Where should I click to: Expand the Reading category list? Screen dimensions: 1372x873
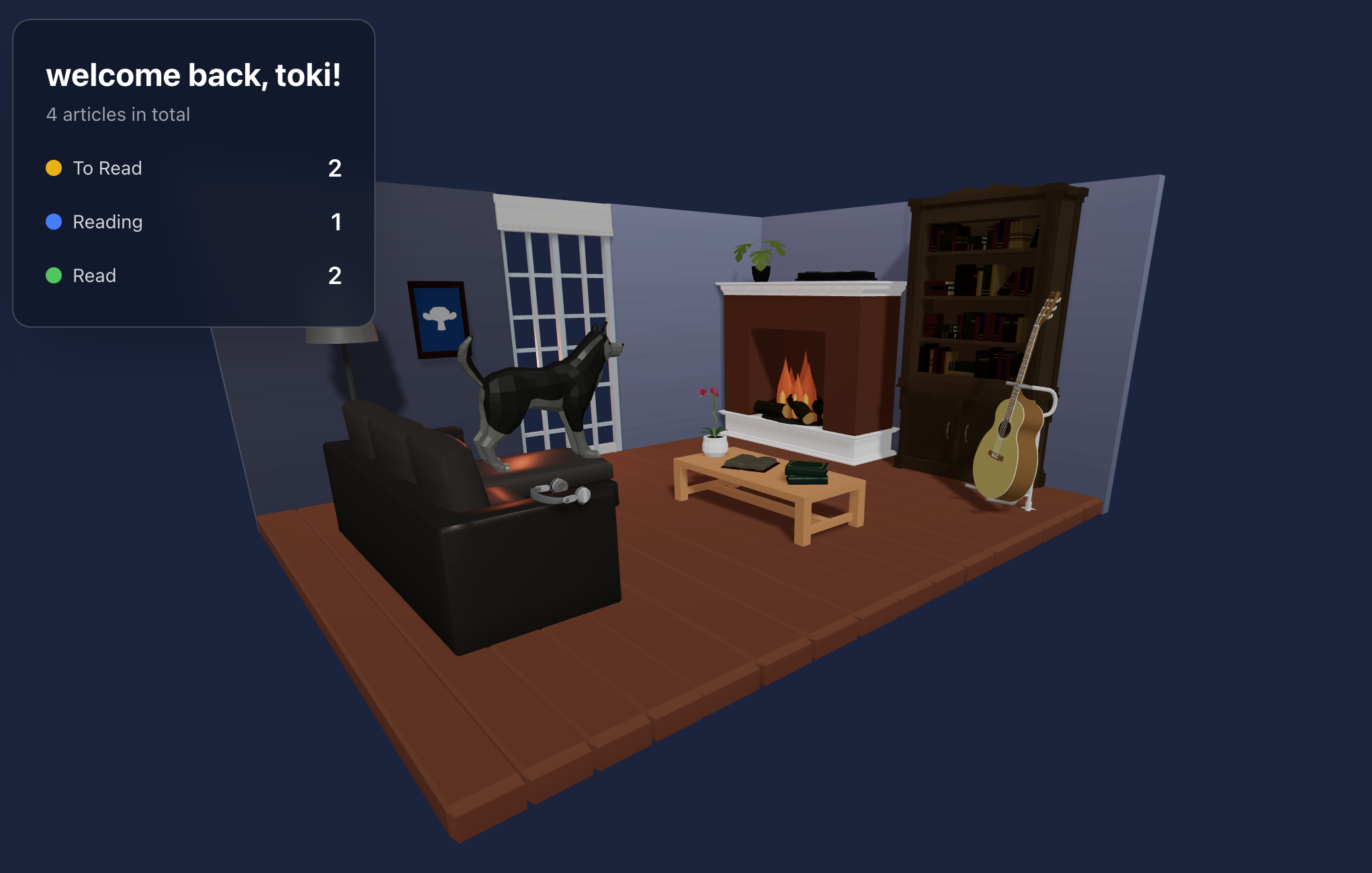point(108,222)
